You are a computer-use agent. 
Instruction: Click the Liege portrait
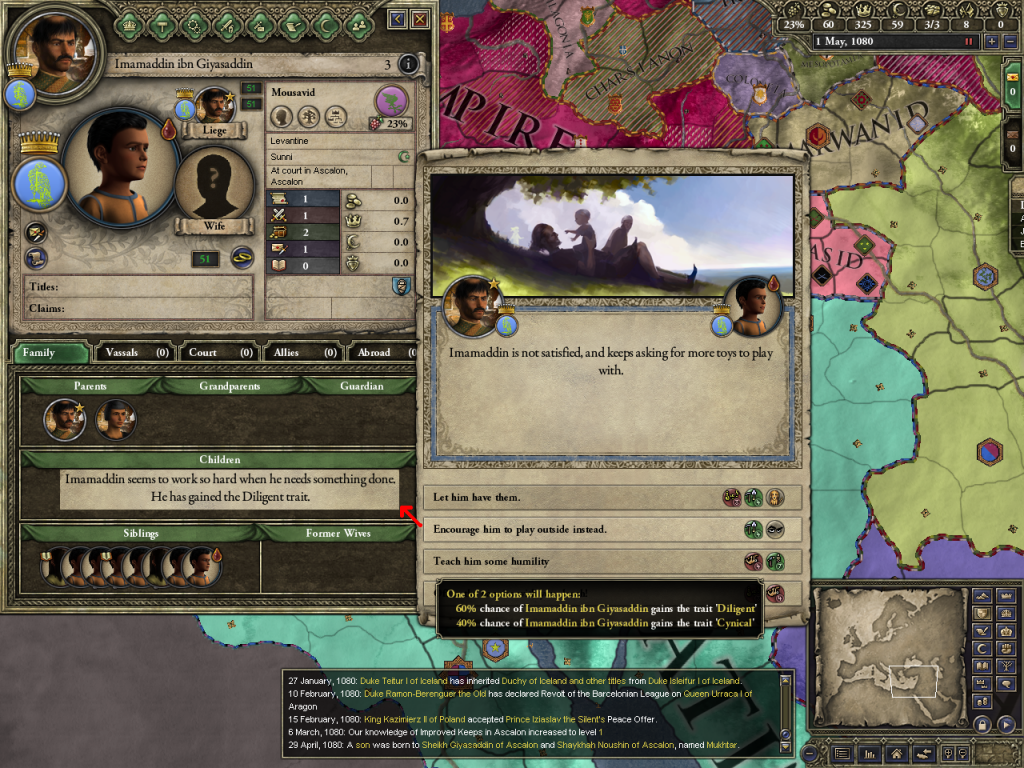214,107
